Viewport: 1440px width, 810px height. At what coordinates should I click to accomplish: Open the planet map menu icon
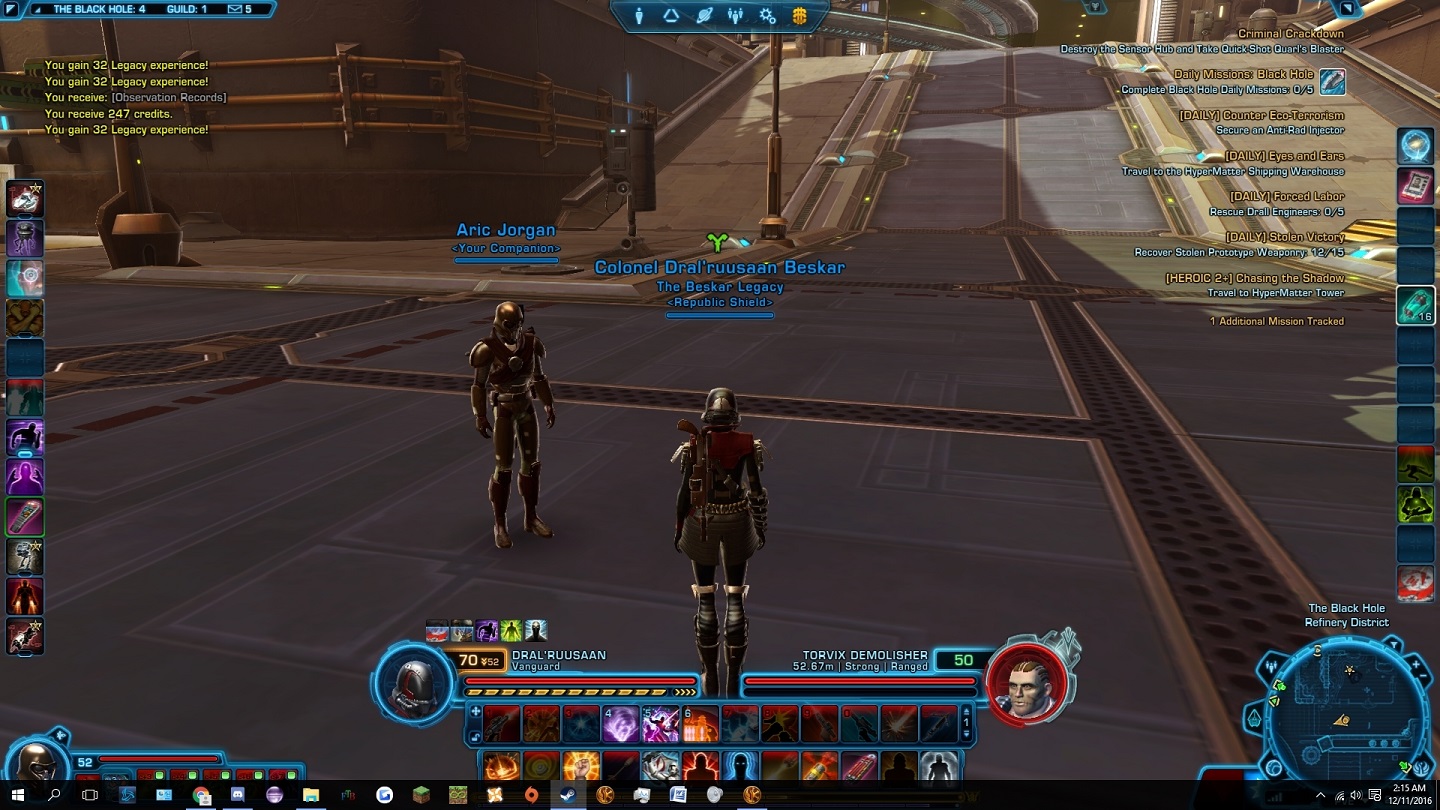point(704,16)
